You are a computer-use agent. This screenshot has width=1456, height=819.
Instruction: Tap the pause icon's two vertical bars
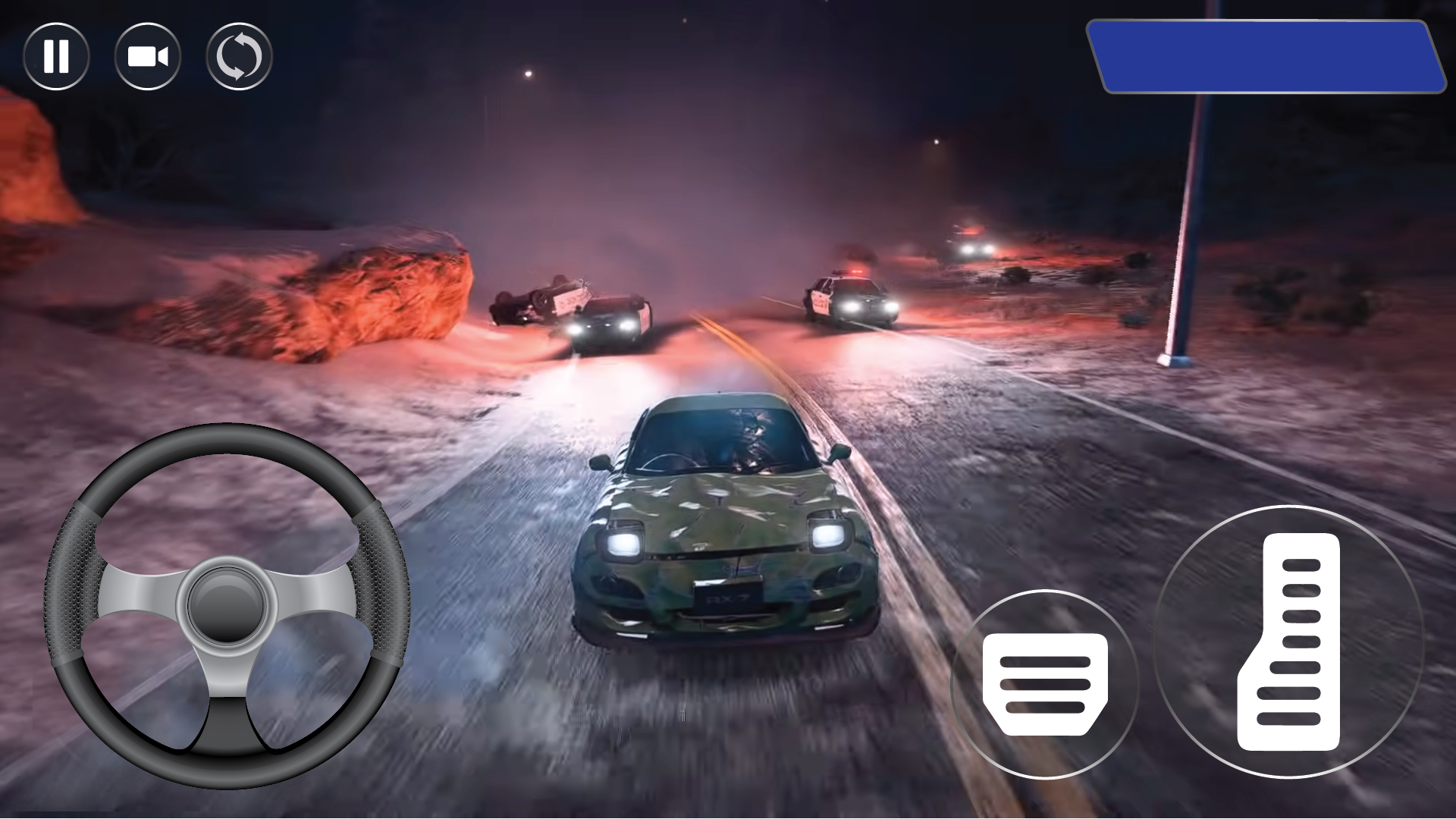click(56, 55)
